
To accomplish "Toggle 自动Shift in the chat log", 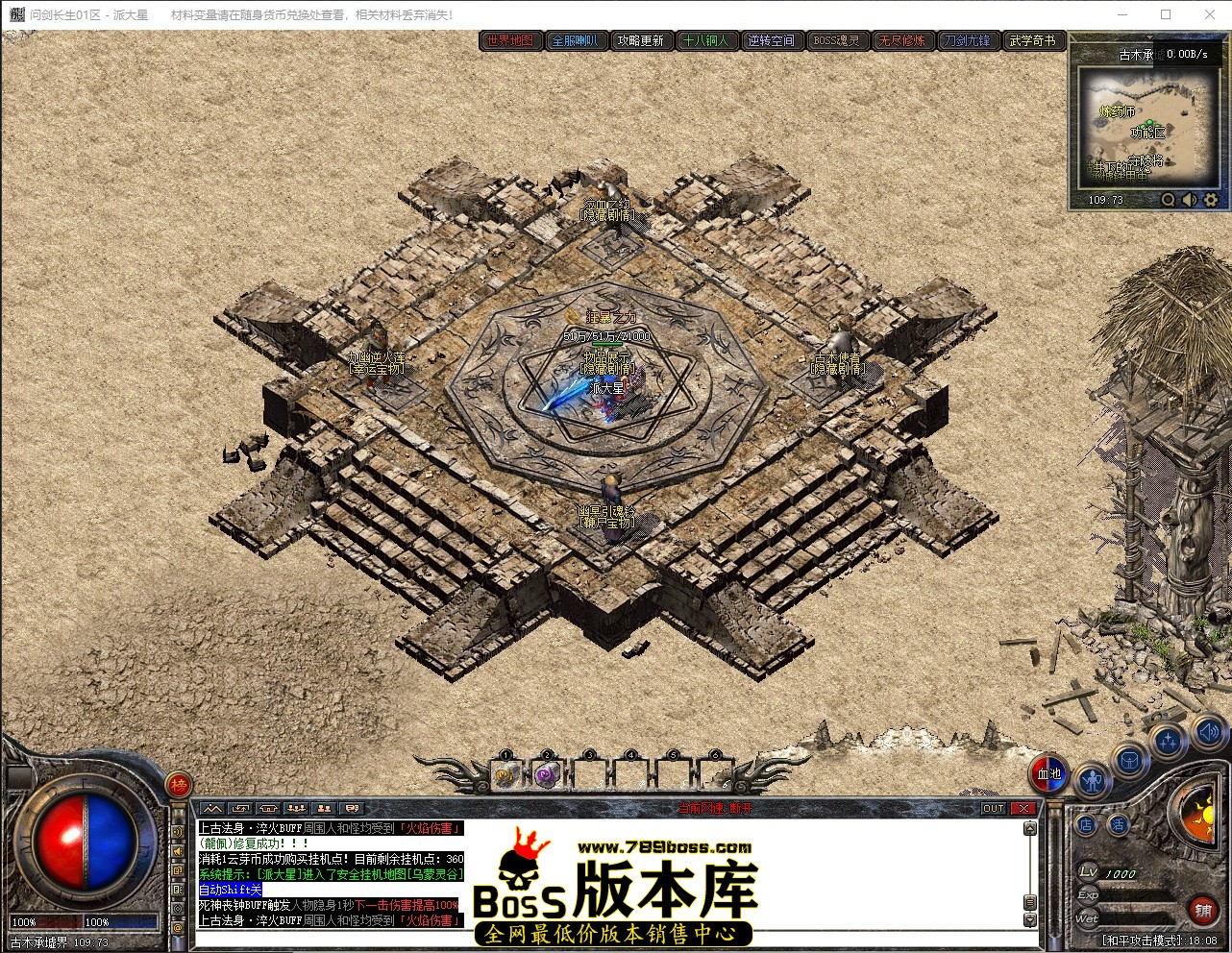I will click(x=231, y=889).
